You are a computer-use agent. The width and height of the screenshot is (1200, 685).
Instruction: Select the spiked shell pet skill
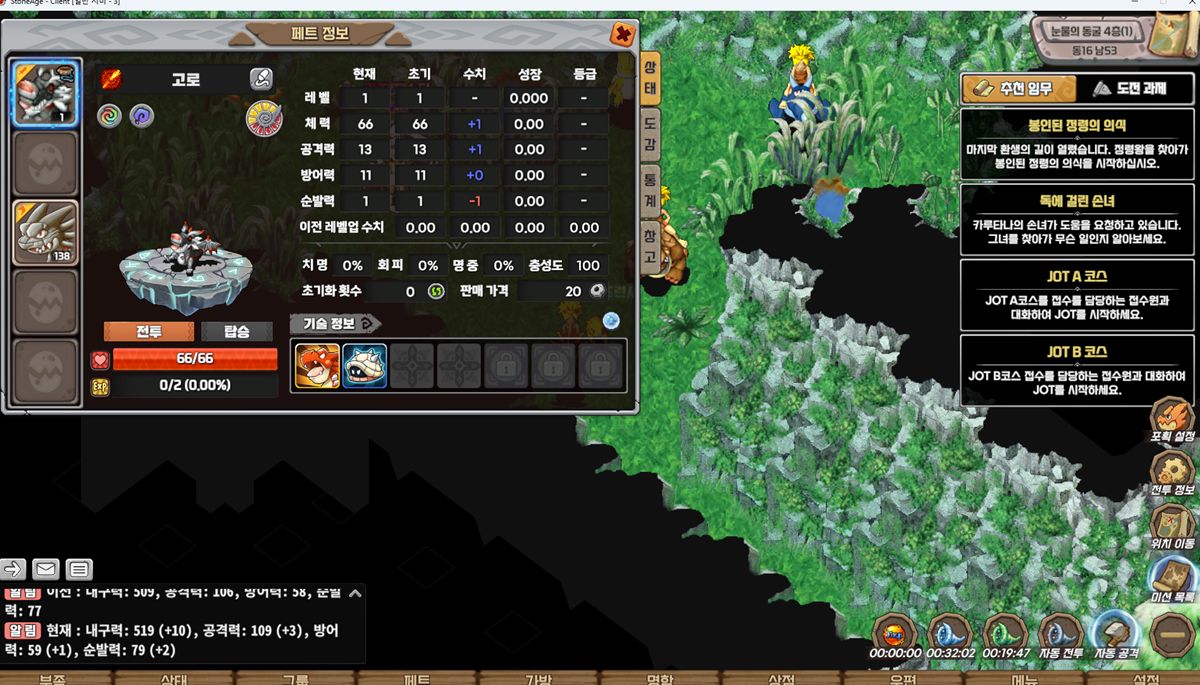365,366
